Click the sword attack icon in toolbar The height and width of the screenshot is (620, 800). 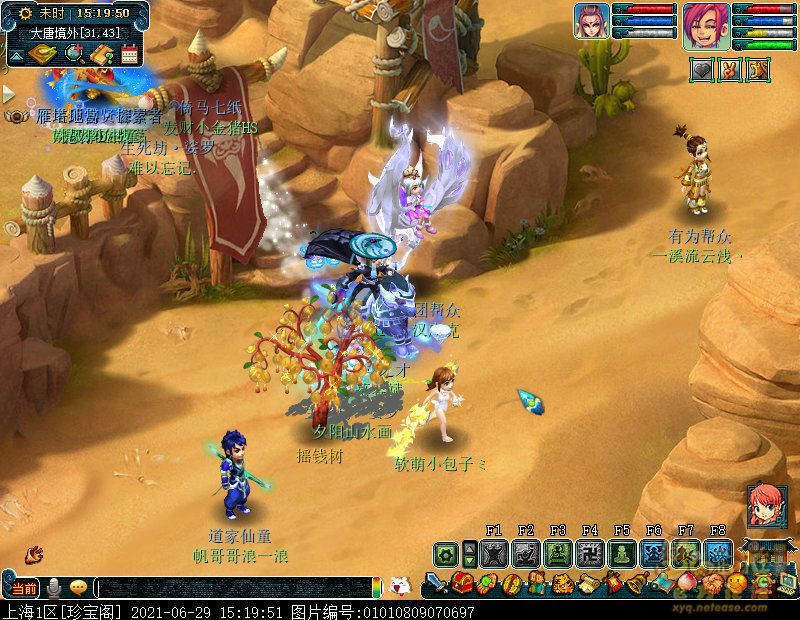437,583
